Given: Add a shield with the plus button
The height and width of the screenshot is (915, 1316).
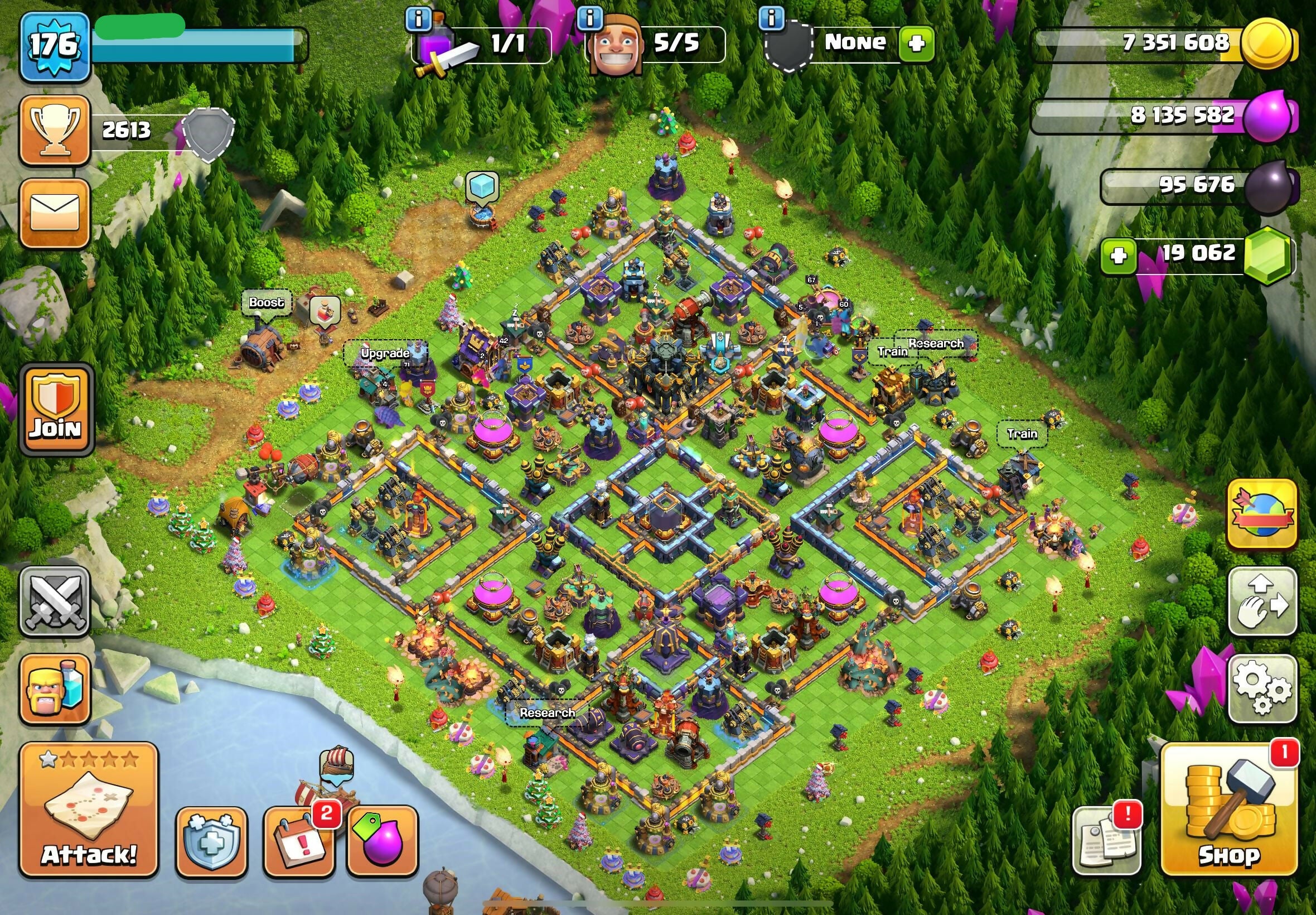Looking at the screenshot, I should 917,44.
